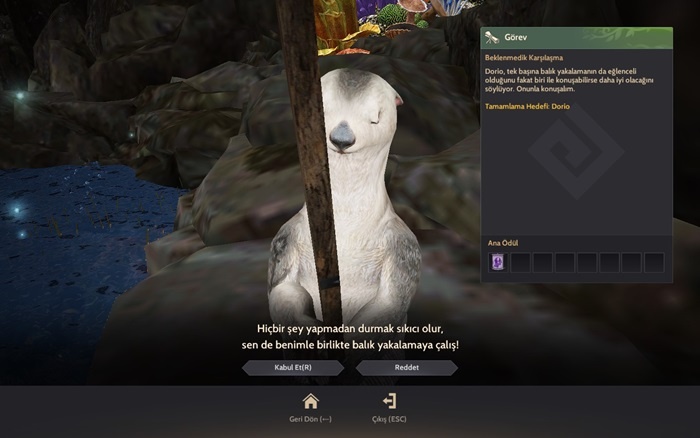
Task: Decline the quest with Reddet
Action: click(x=406, y=368)
